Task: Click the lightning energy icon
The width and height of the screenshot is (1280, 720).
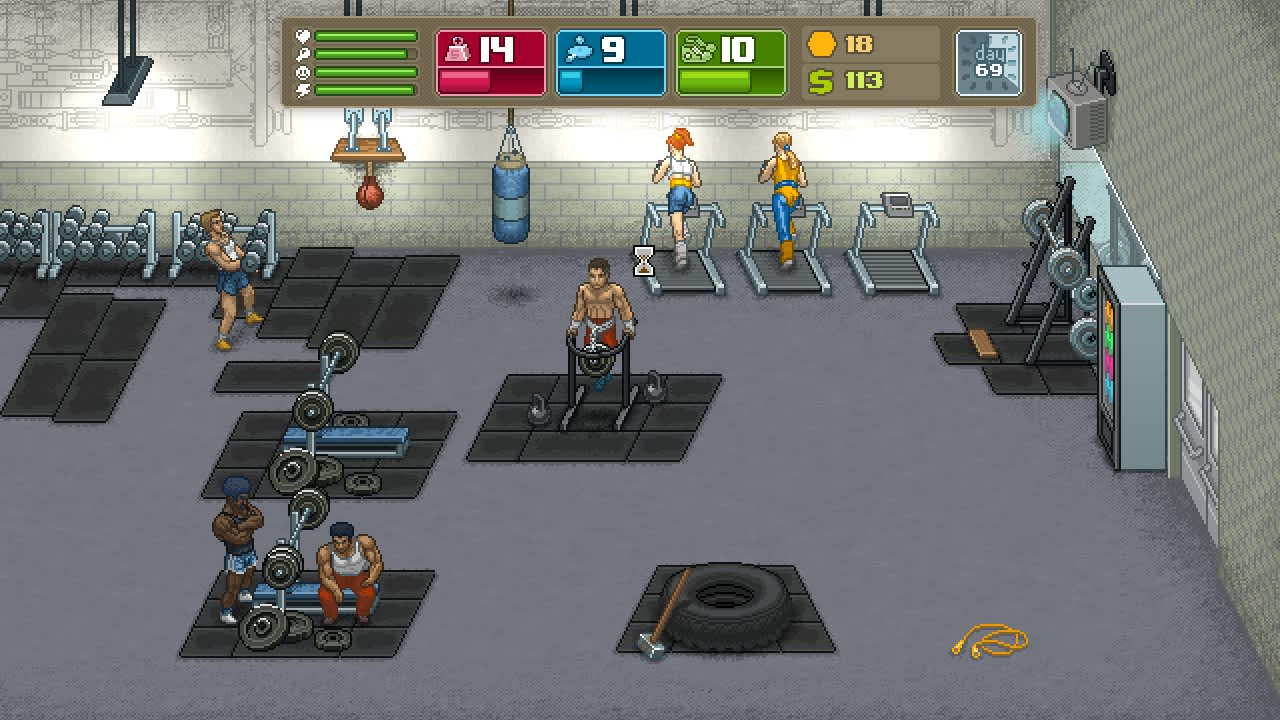Action: [303, 90]
